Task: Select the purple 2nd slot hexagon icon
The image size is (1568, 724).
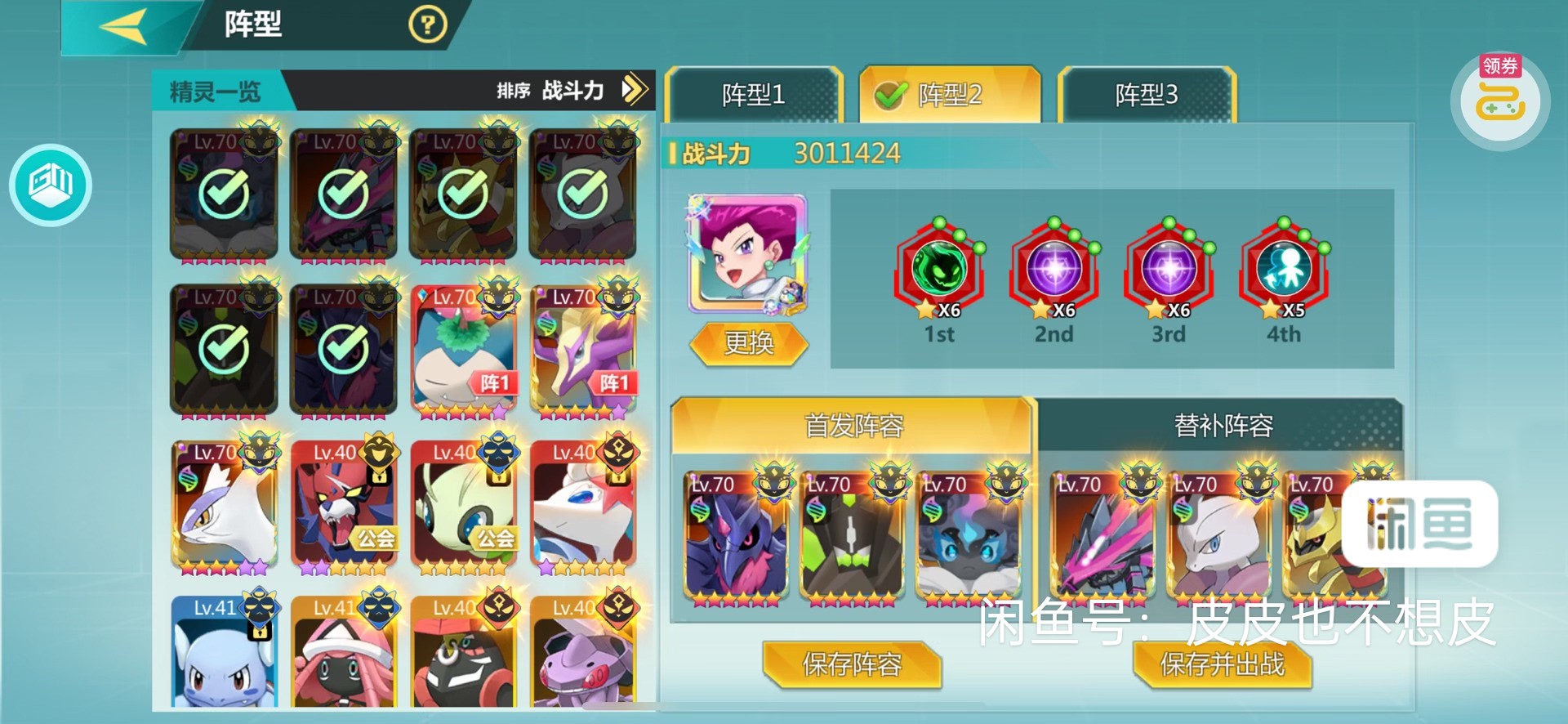Action: click(x=1054, y=271)
